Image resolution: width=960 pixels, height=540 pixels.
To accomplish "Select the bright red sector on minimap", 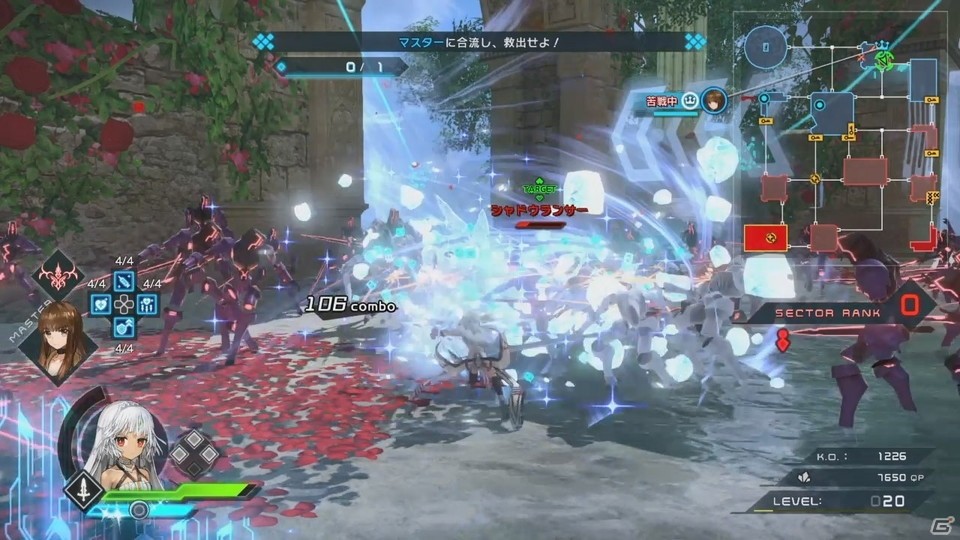I will click(x=765, y=237).
